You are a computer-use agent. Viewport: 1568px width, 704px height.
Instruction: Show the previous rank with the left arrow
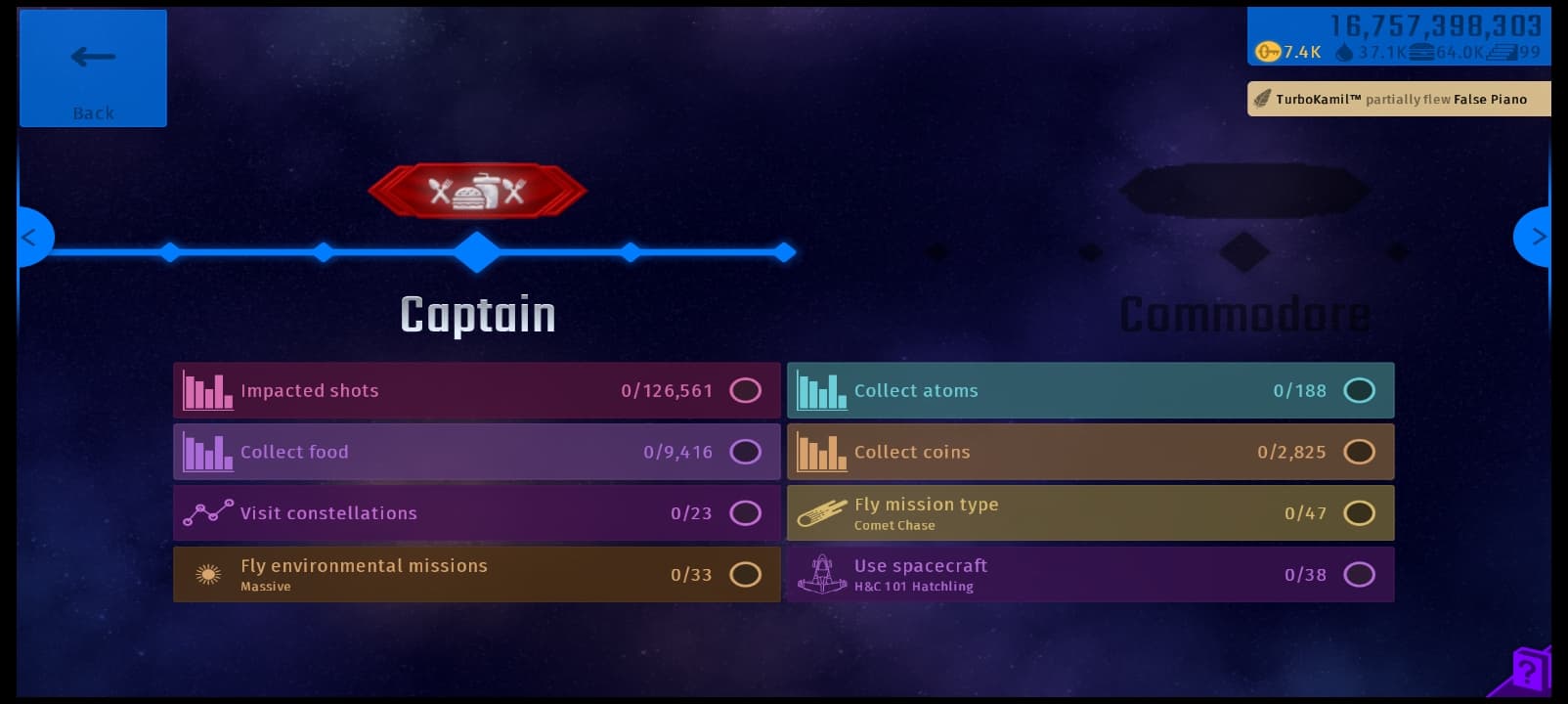[31, 237]
